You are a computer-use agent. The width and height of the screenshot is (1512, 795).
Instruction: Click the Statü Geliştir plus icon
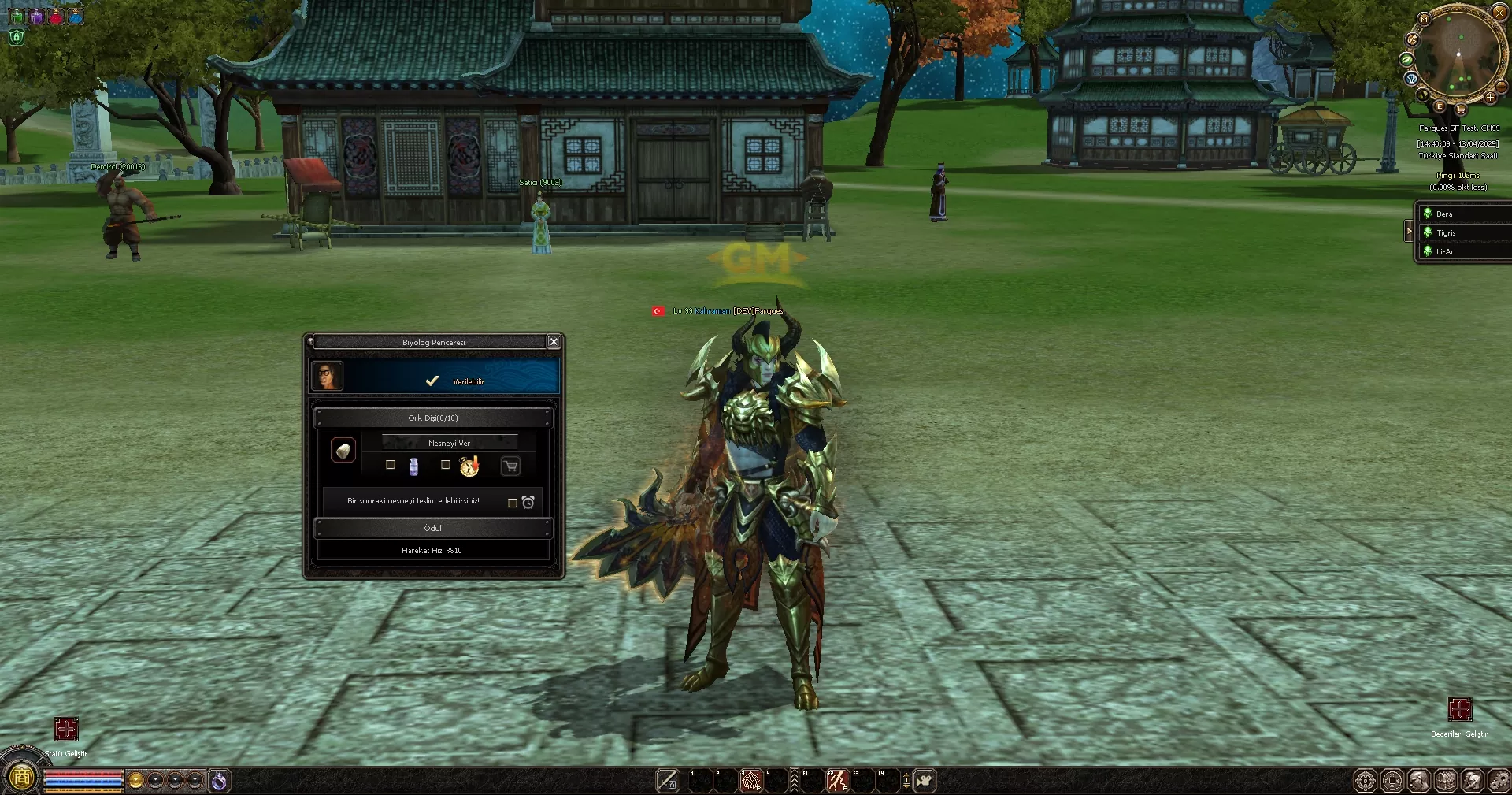(66, 730)
